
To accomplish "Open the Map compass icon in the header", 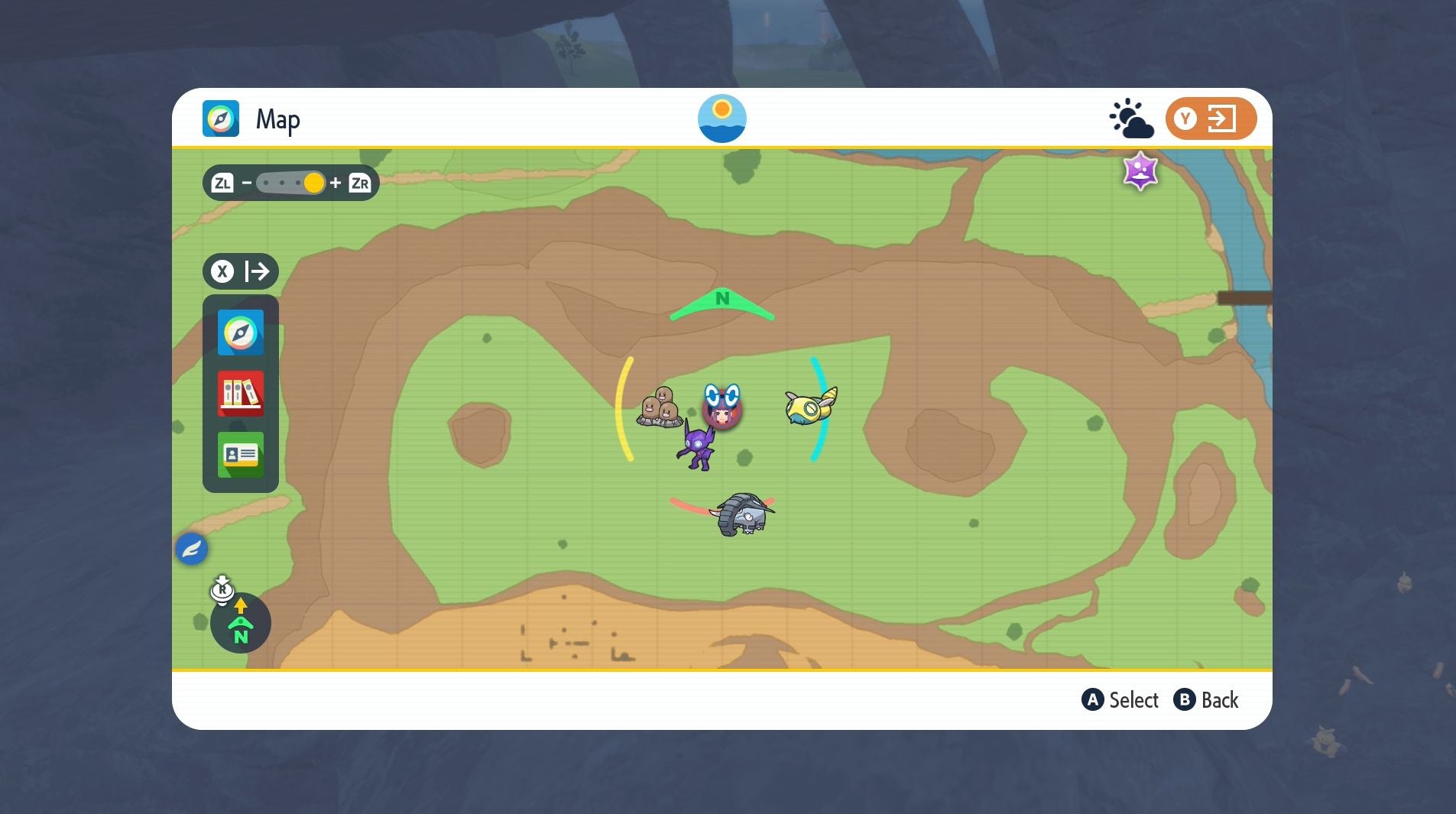I will [x=222, y=118].
